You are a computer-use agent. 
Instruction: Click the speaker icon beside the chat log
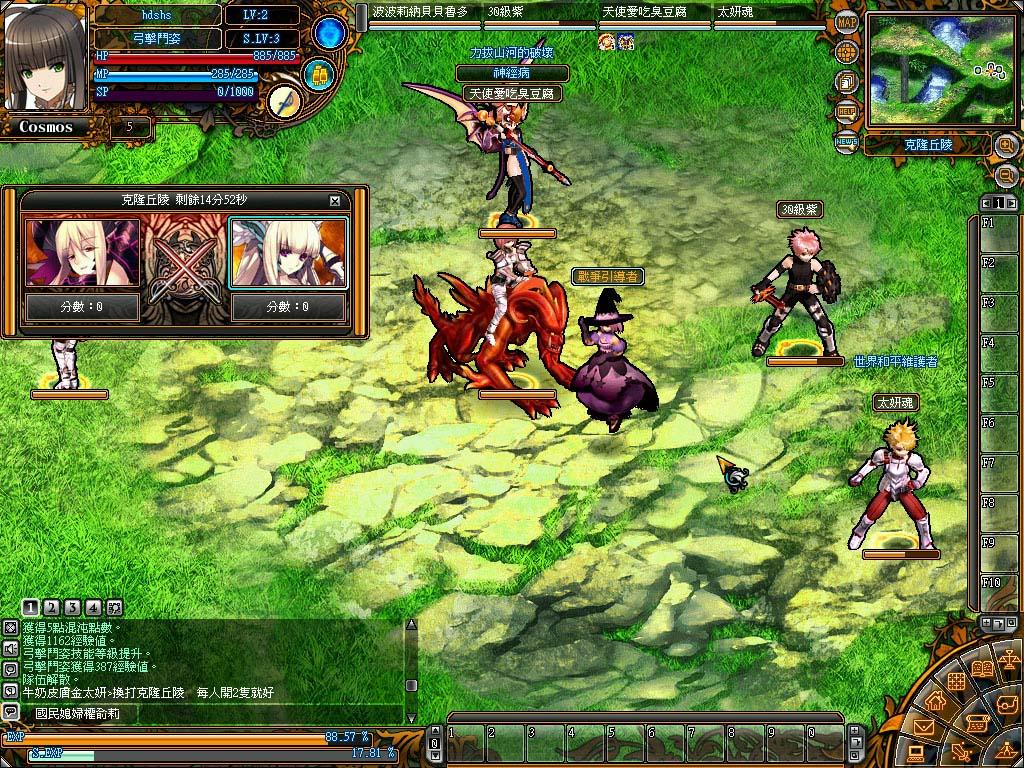click(x=10, y=649)
